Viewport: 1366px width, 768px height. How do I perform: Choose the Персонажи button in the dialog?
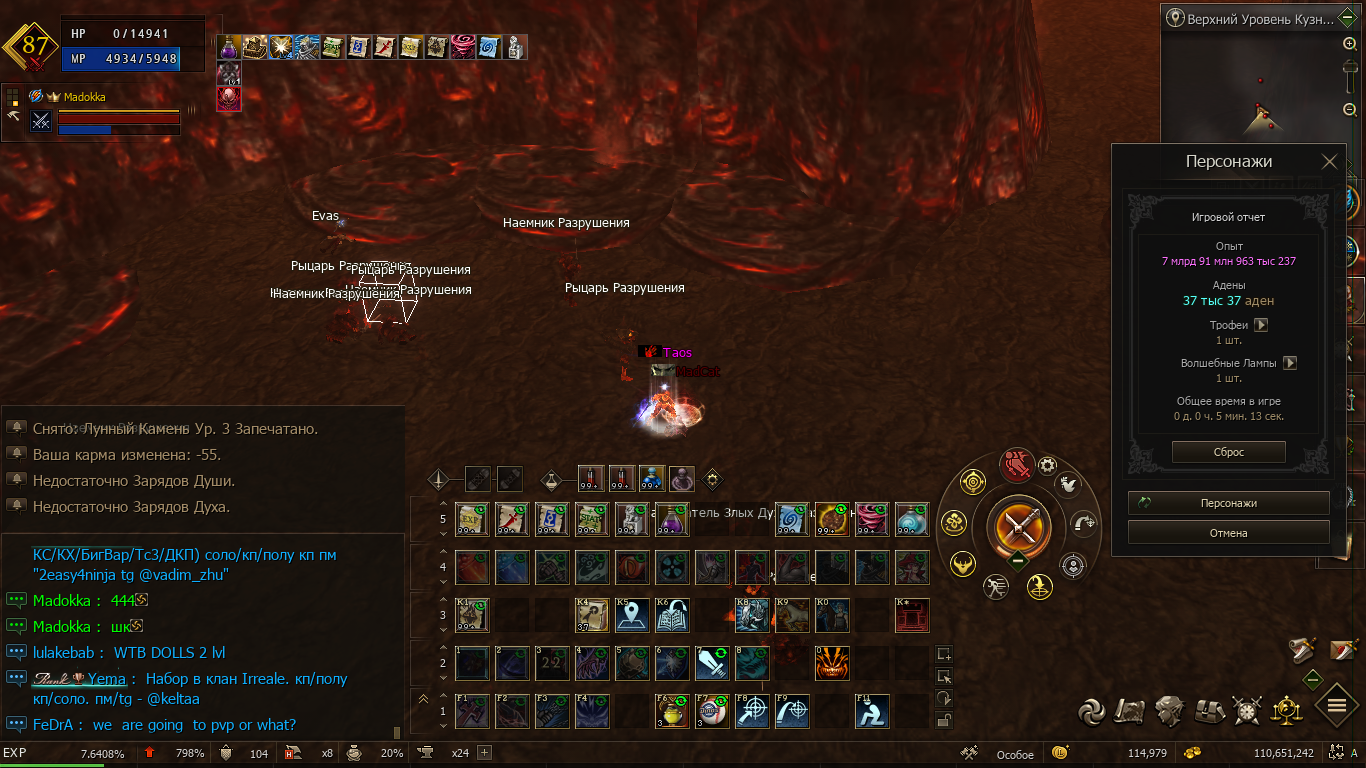pyautogui.click(x=1228, y=503)
